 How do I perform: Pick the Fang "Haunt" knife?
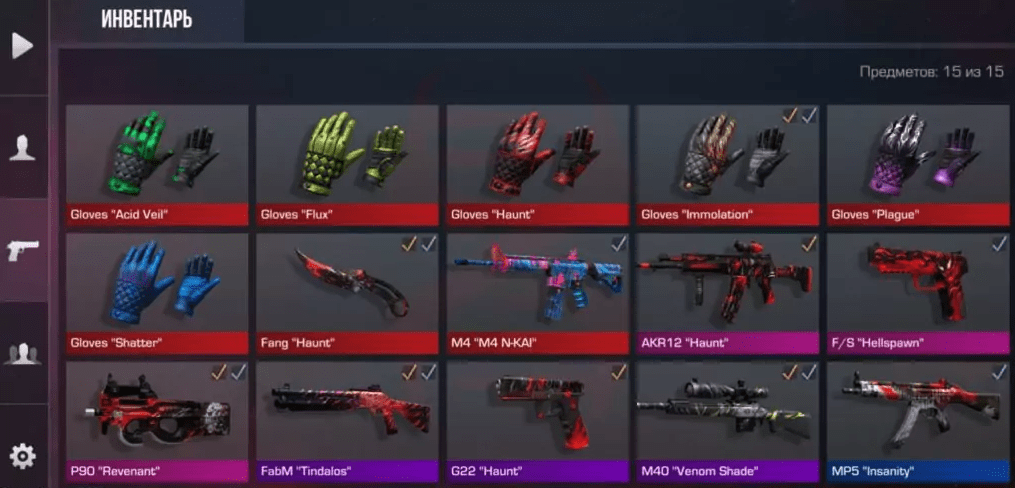[347, 288]
